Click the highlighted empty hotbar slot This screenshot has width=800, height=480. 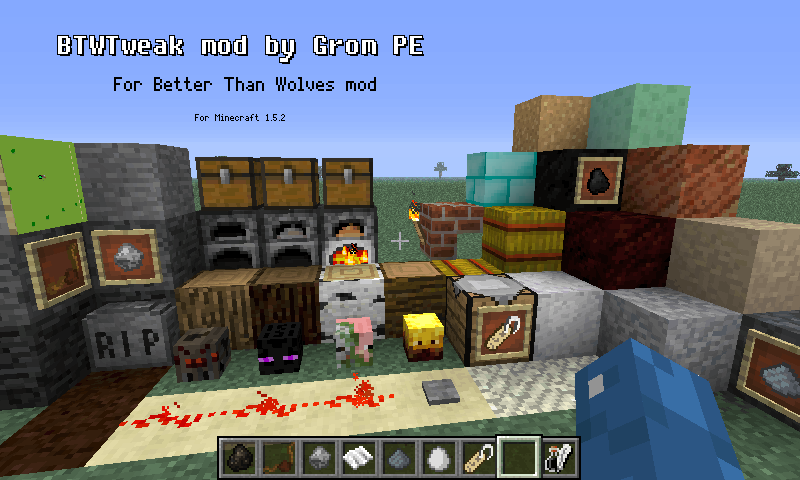tap(518, 459)
